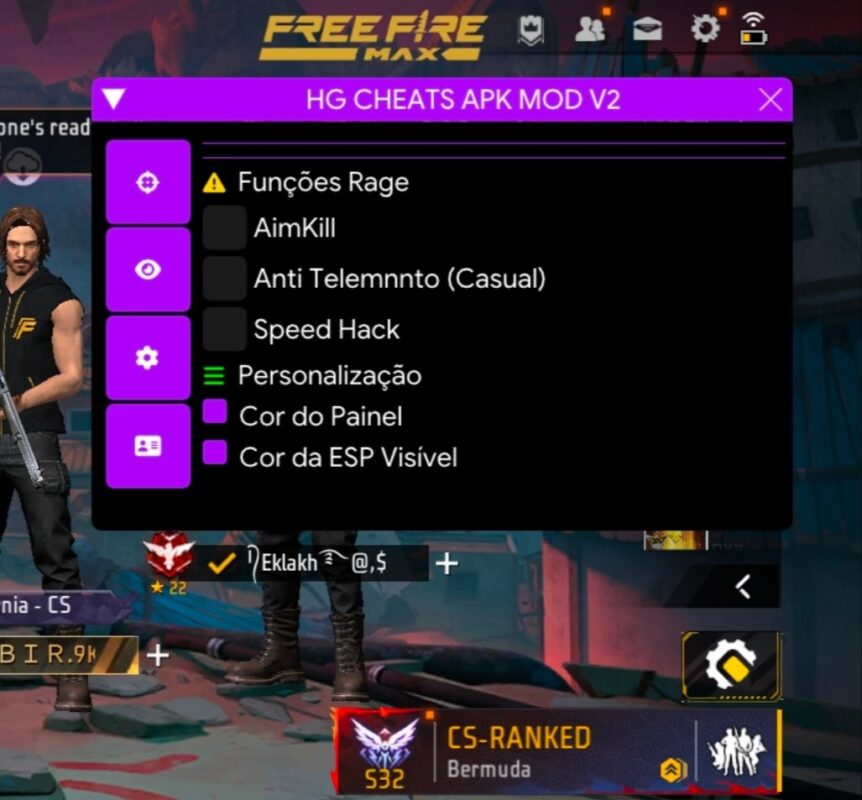Tick the Speed Hack checkbox
Screen dimensions: 862x800
click(x=225, y=329)
